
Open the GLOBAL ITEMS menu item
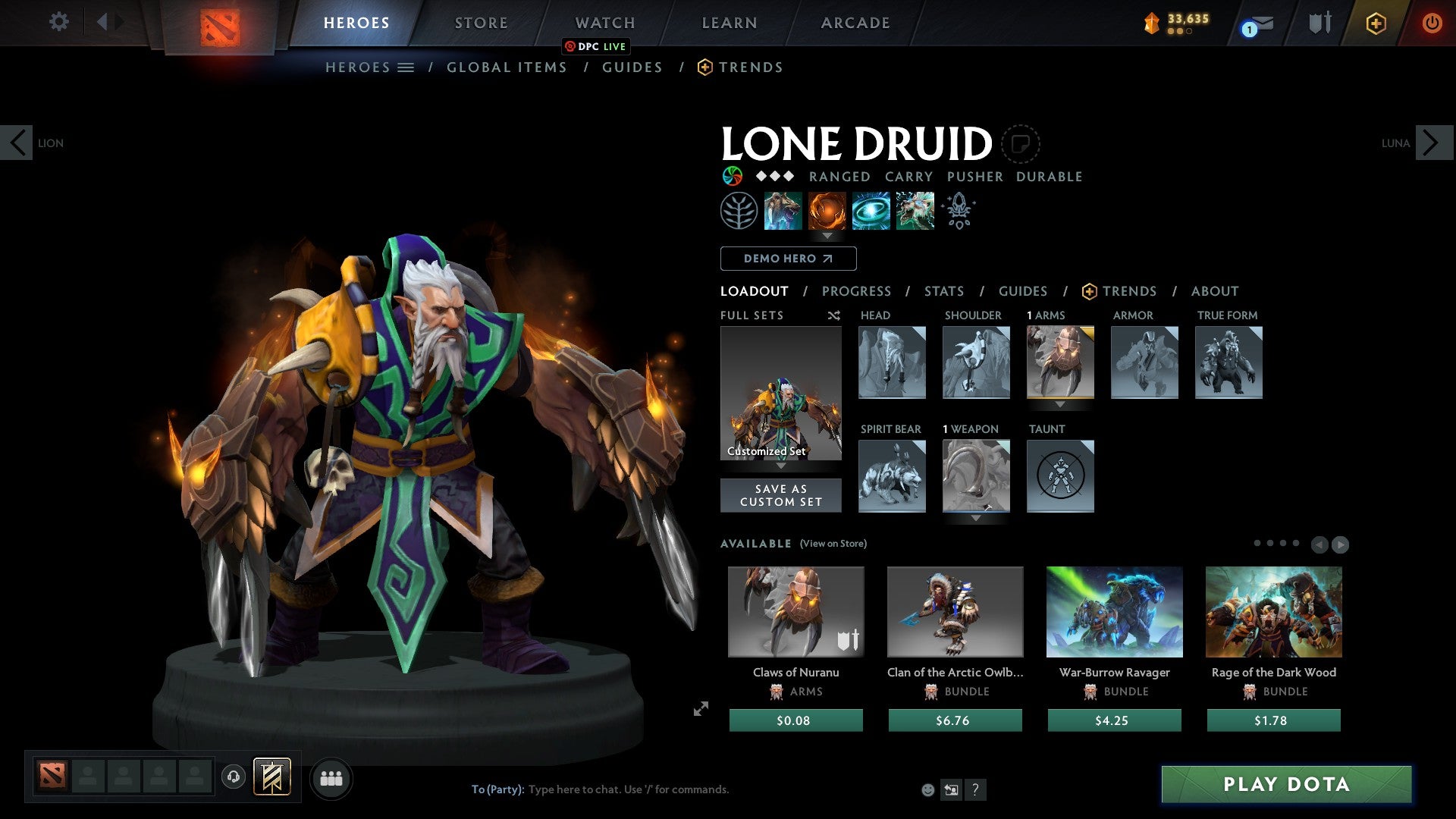click(506, 67)
